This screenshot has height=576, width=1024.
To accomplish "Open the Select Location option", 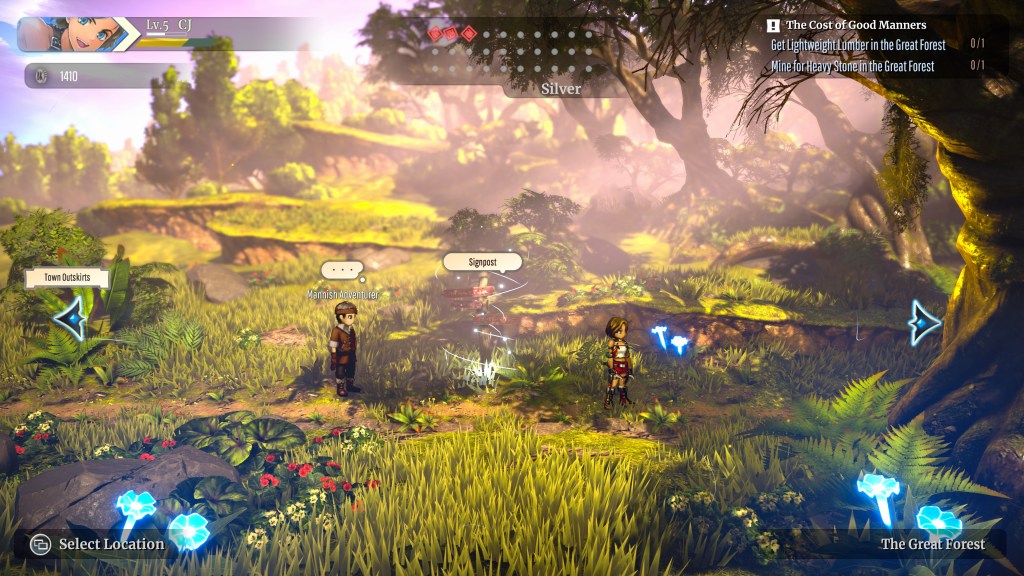I will tap(98, 544).
